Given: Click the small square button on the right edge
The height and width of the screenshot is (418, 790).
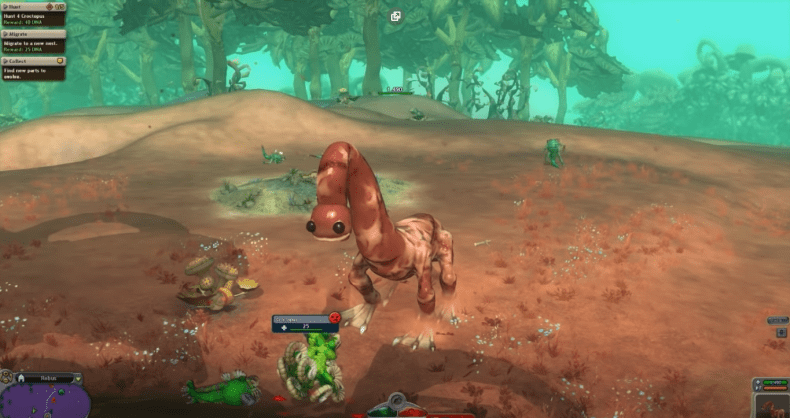Looking at the screenshot, I should click(x=783, y=333).
